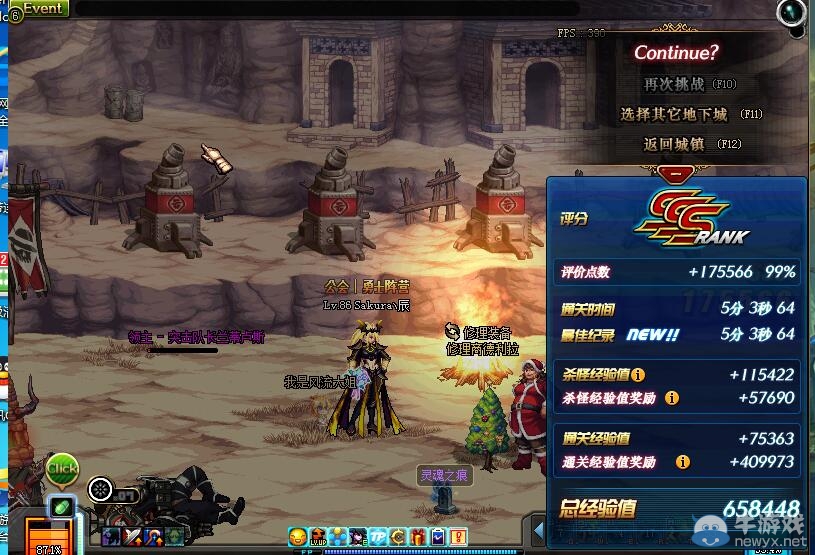Screen dimensions: 815x555
Task: Show info for 杀怪经验值
Action: click(638, 375)
